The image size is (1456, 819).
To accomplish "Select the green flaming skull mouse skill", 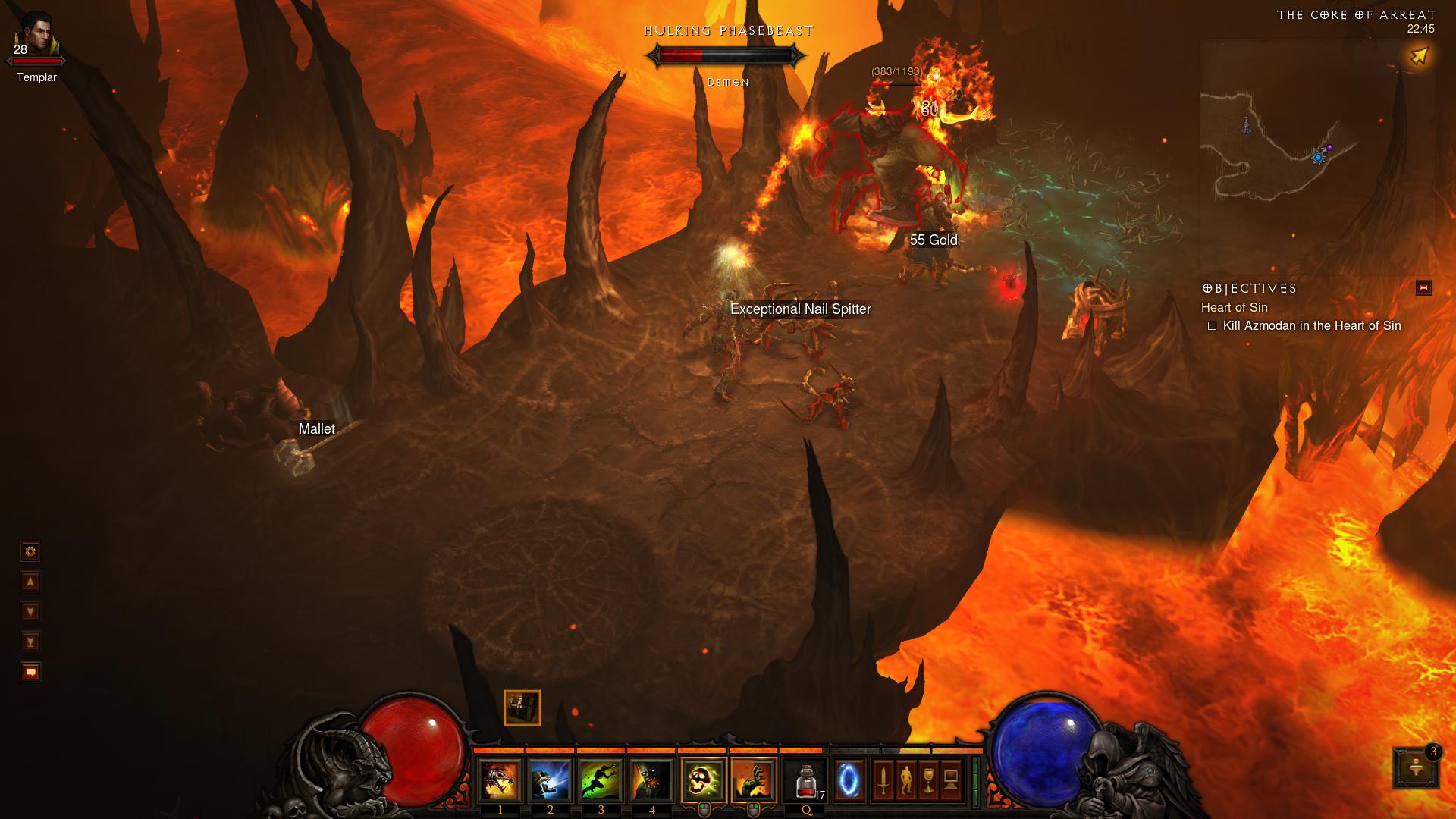I will 704,780.
